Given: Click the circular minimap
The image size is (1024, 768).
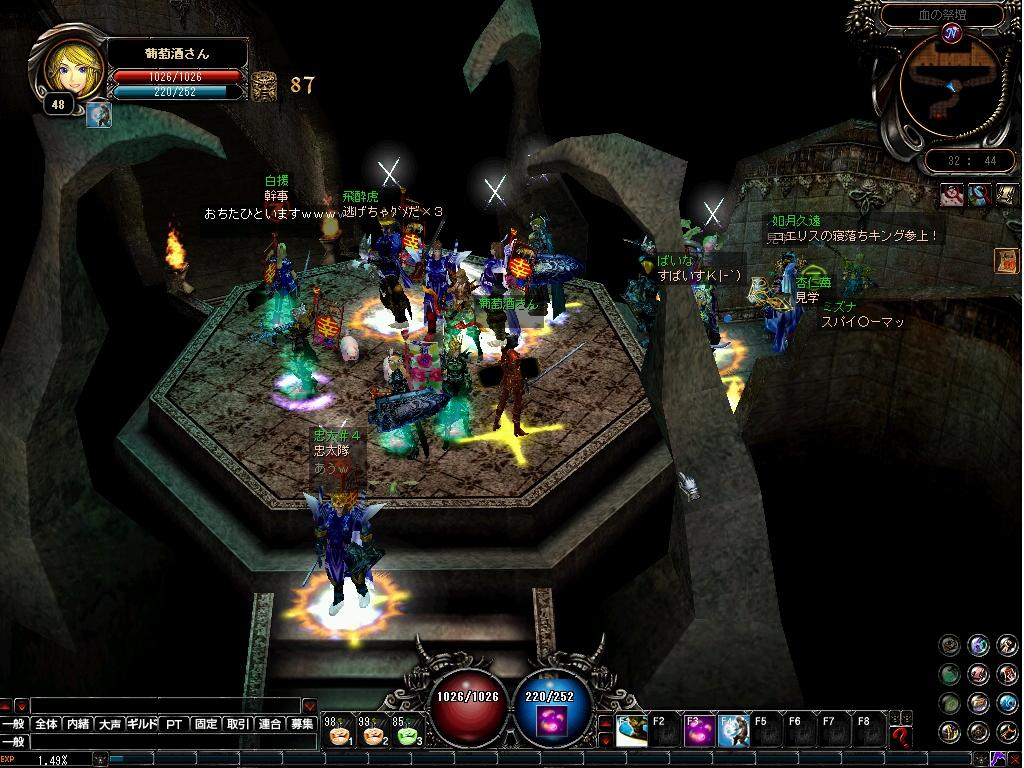Looking at the screenshot, I should pos(948,89).
